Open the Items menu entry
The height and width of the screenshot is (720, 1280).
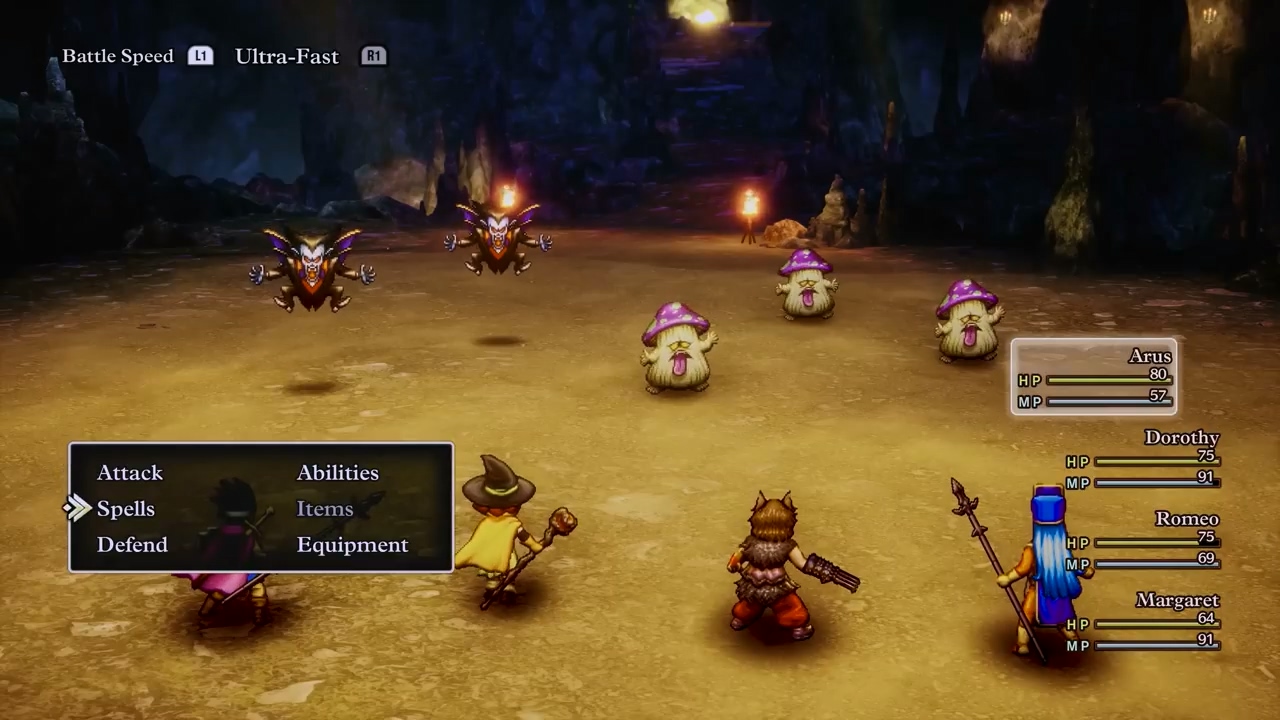click(325, 509)
